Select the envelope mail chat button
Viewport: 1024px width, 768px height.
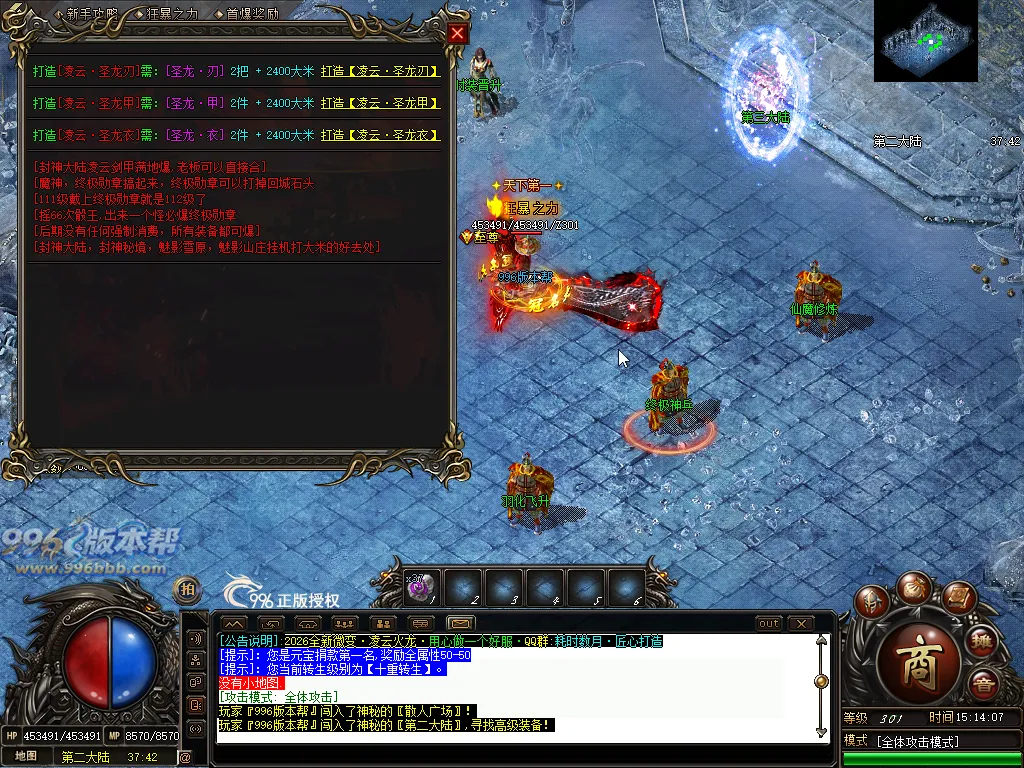(x=460, y=624)
